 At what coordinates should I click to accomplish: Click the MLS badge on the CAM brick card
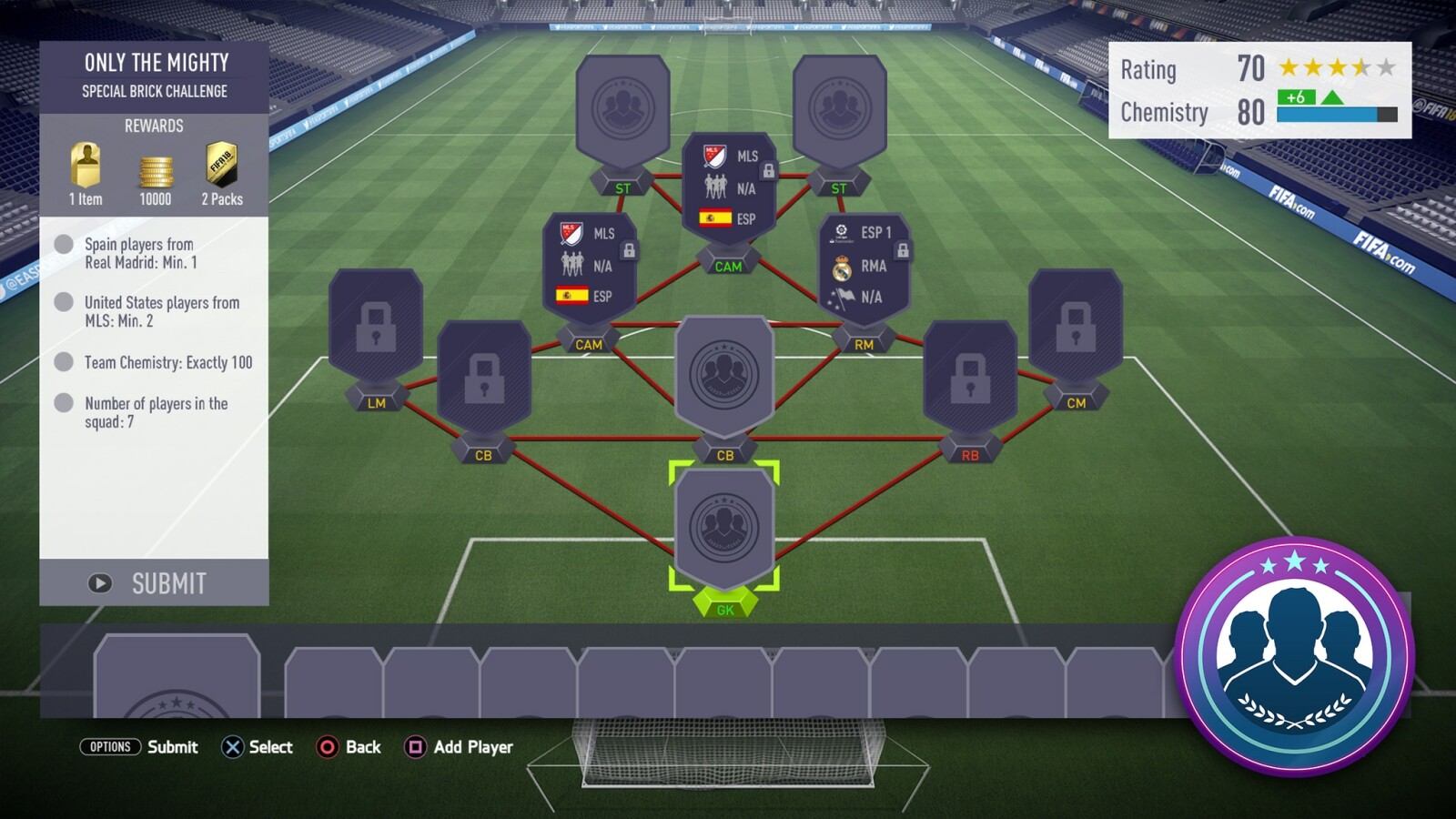(x=569, y=233)
